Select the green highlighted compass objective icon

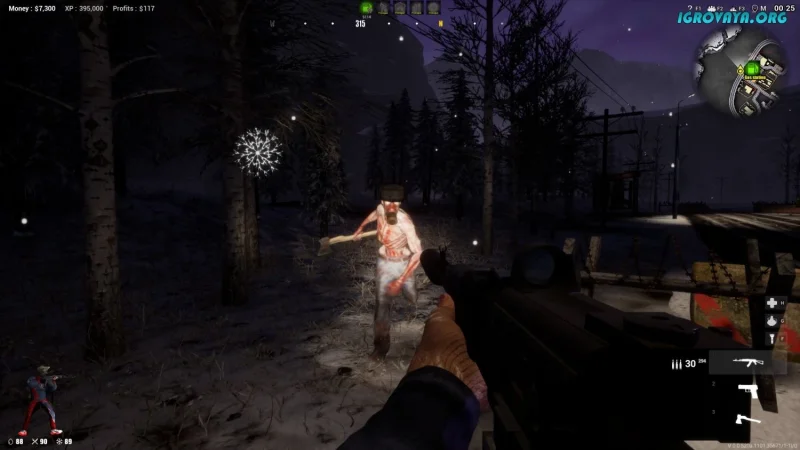click(366, 8)
